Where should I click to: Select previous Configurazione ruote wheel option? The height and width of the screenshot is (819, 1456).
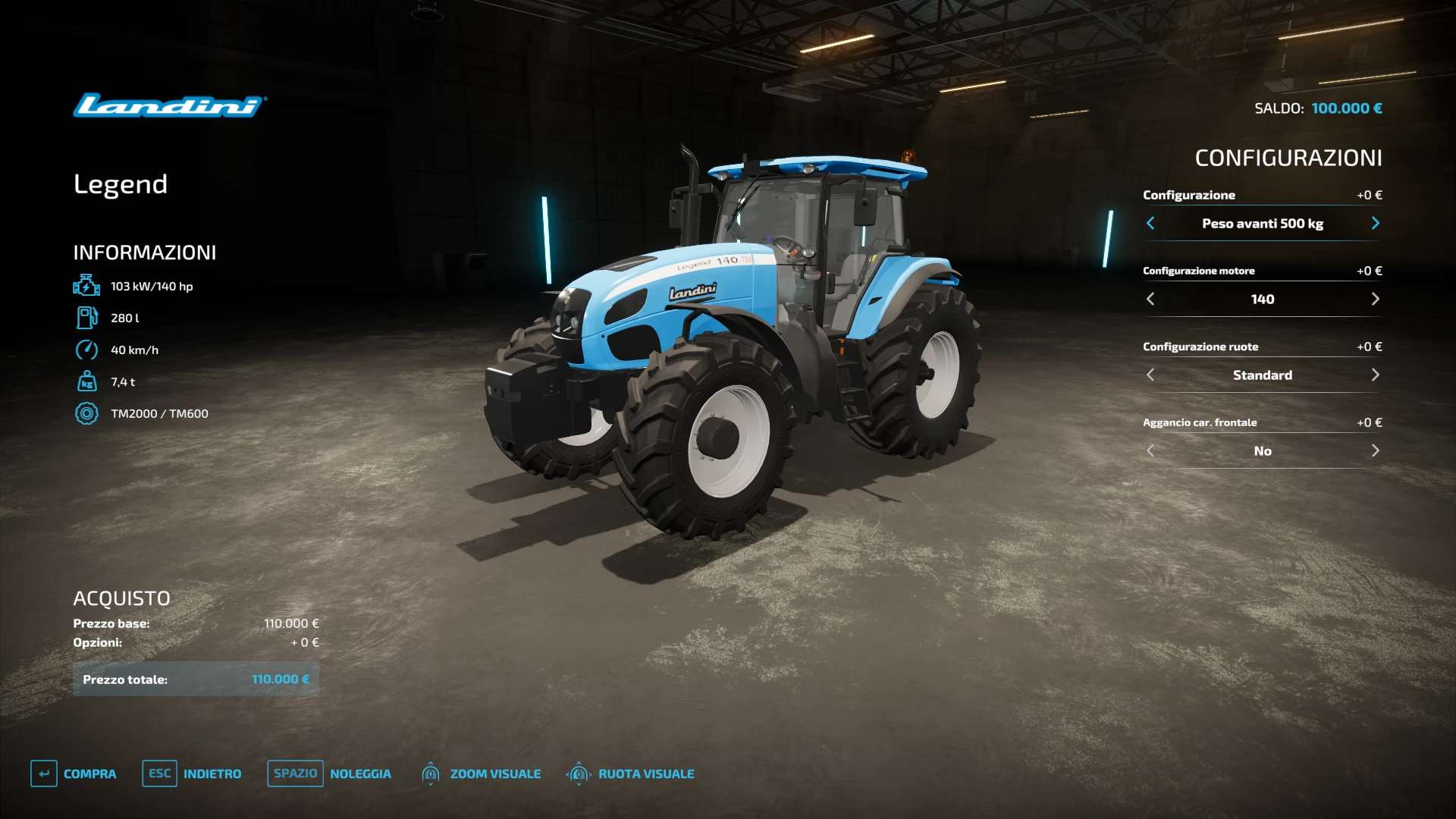(x=1150, y=375)
